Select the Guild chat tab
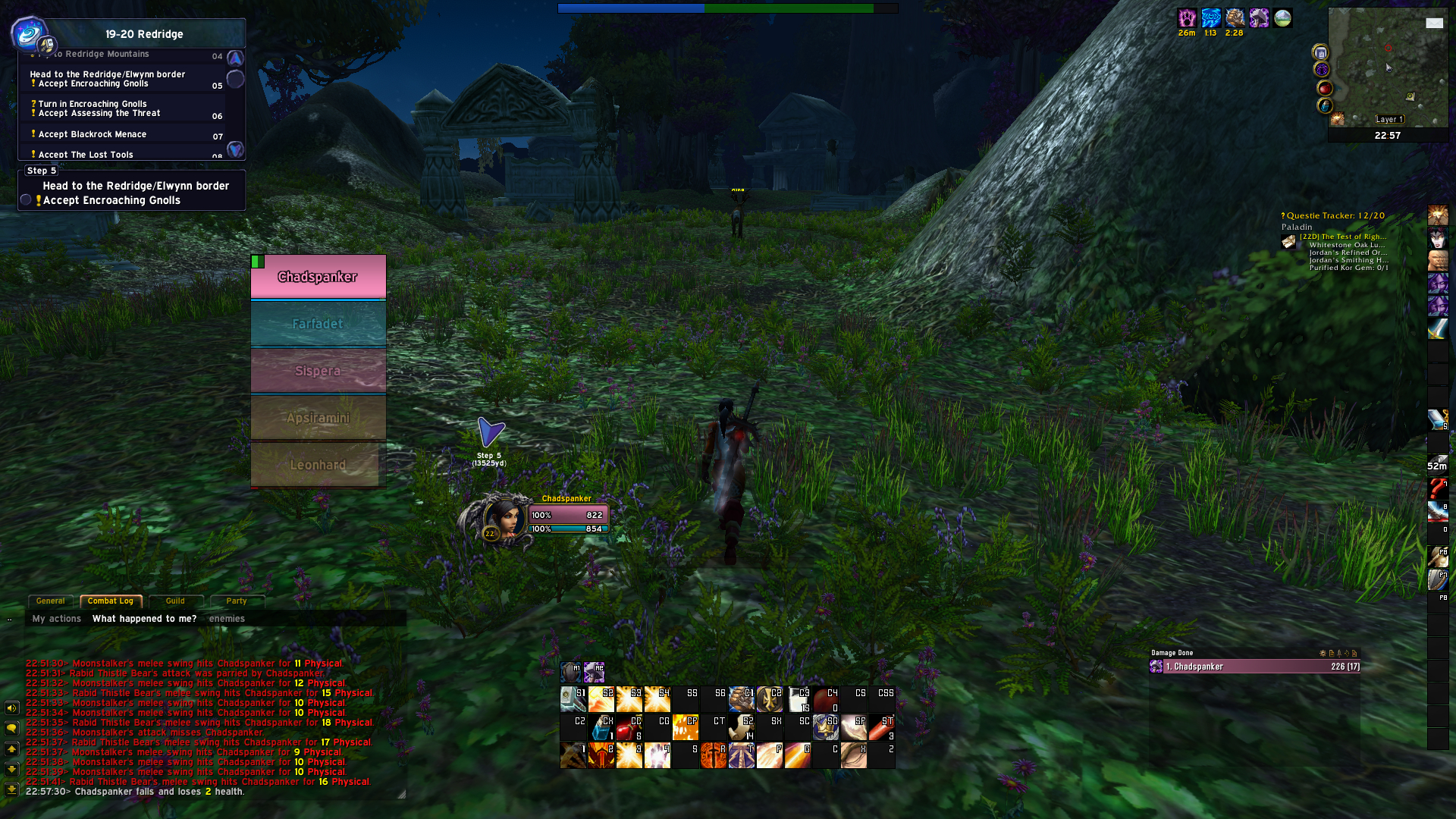The width and height of the screenshot is (1456, 819). (175, 601)
